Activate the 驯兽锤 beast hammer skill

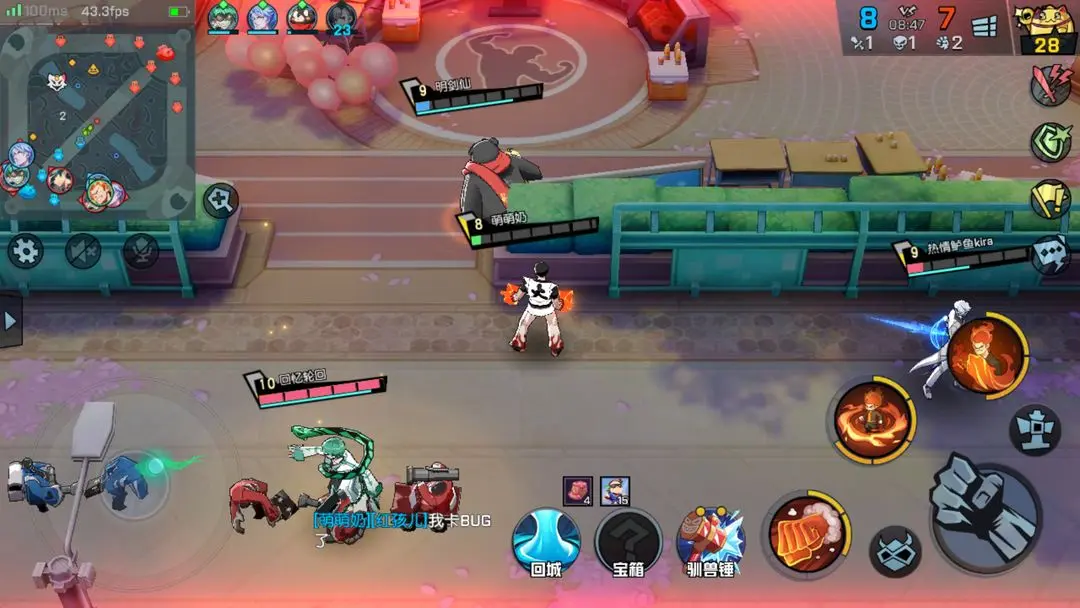(711, 540)
